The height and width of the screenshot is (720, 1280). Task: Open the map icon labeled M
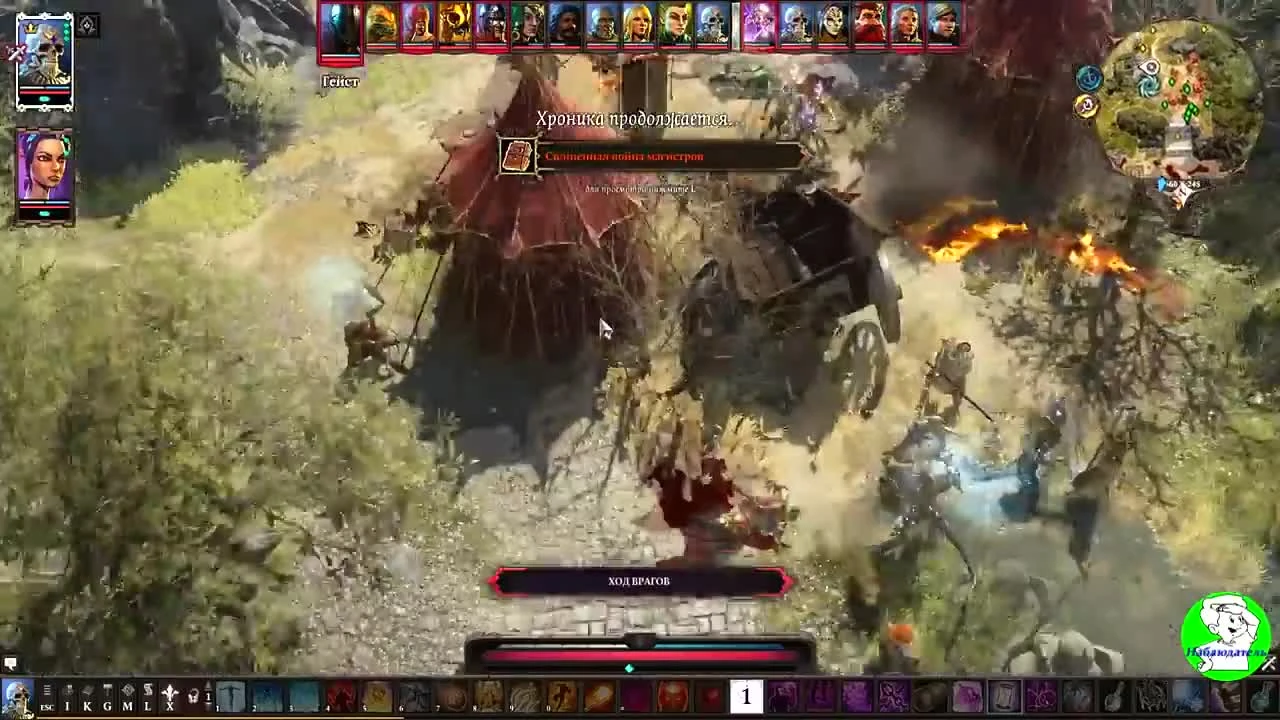click(127, 693)
